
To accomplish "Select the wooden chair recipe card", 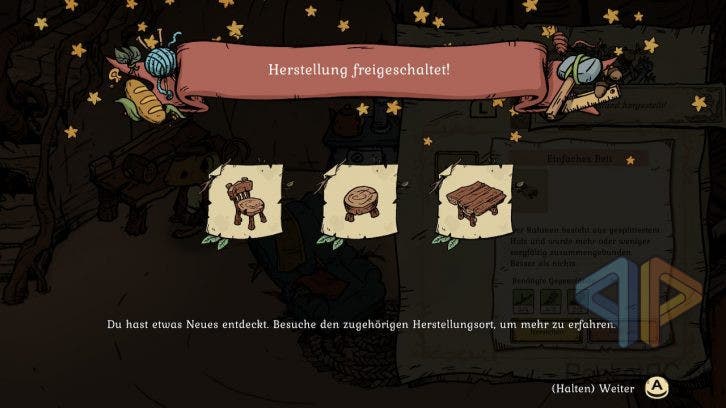I will 244,204.
